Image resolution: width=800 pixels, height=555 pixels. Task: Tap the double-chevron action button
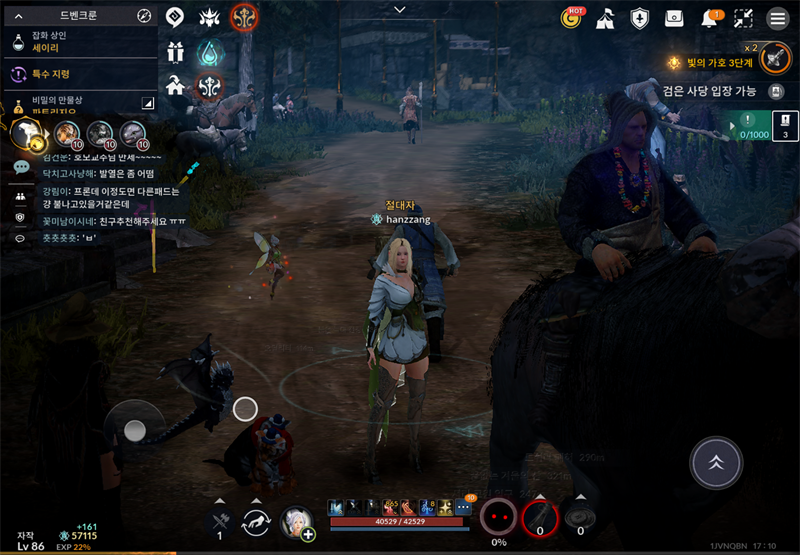point(718,462)
